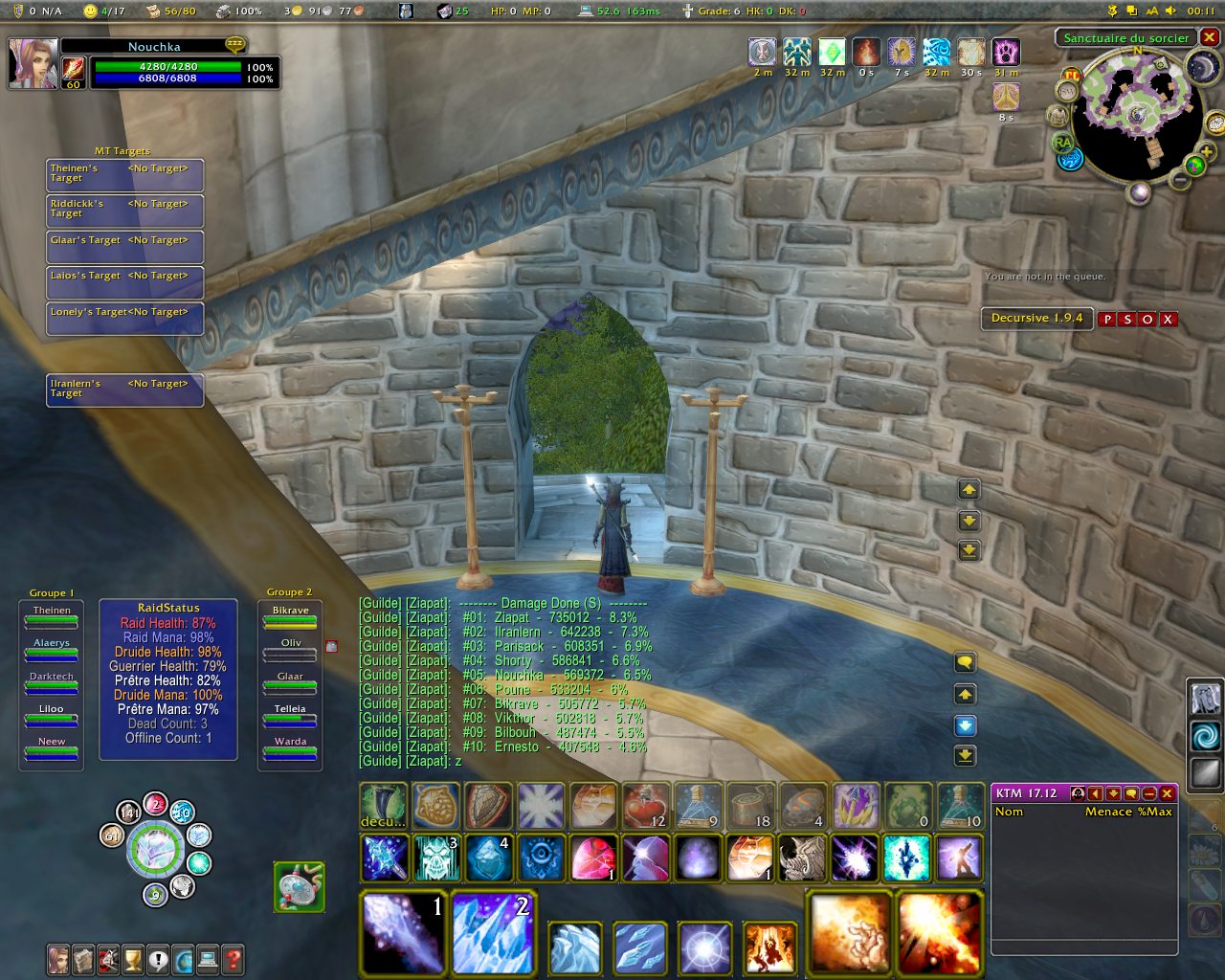Close the Decursive bar with its X
This screenshot has height=980, width=1225.
click(x=1169, y=320)
